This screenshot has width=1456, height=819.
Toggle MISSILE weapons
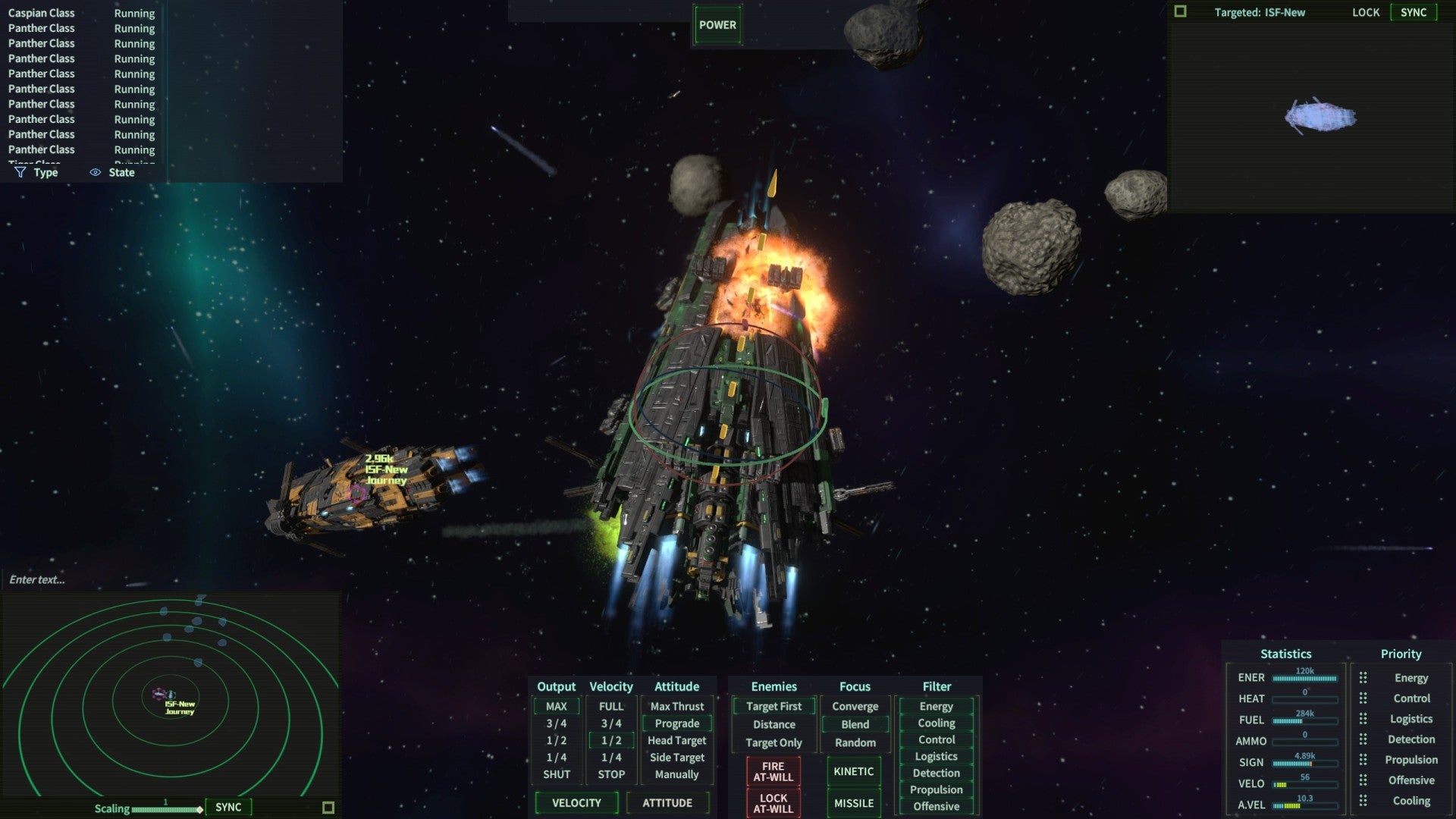853,803
